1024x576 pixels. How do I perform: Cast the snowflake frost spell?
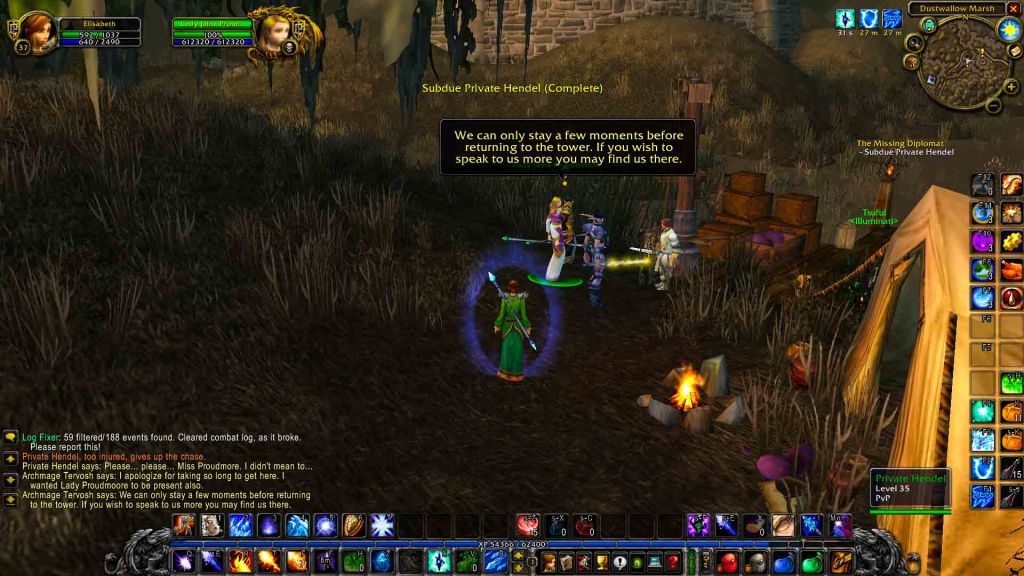[382, 525]
